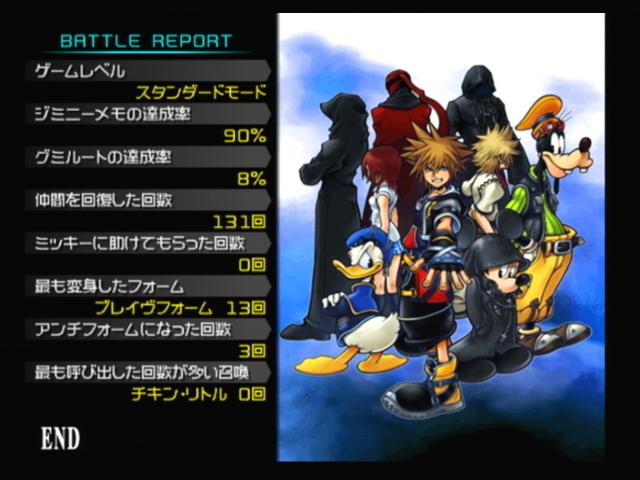Click the END label
The height and width of the screenshot is (480, 640).
pos(60,438)
